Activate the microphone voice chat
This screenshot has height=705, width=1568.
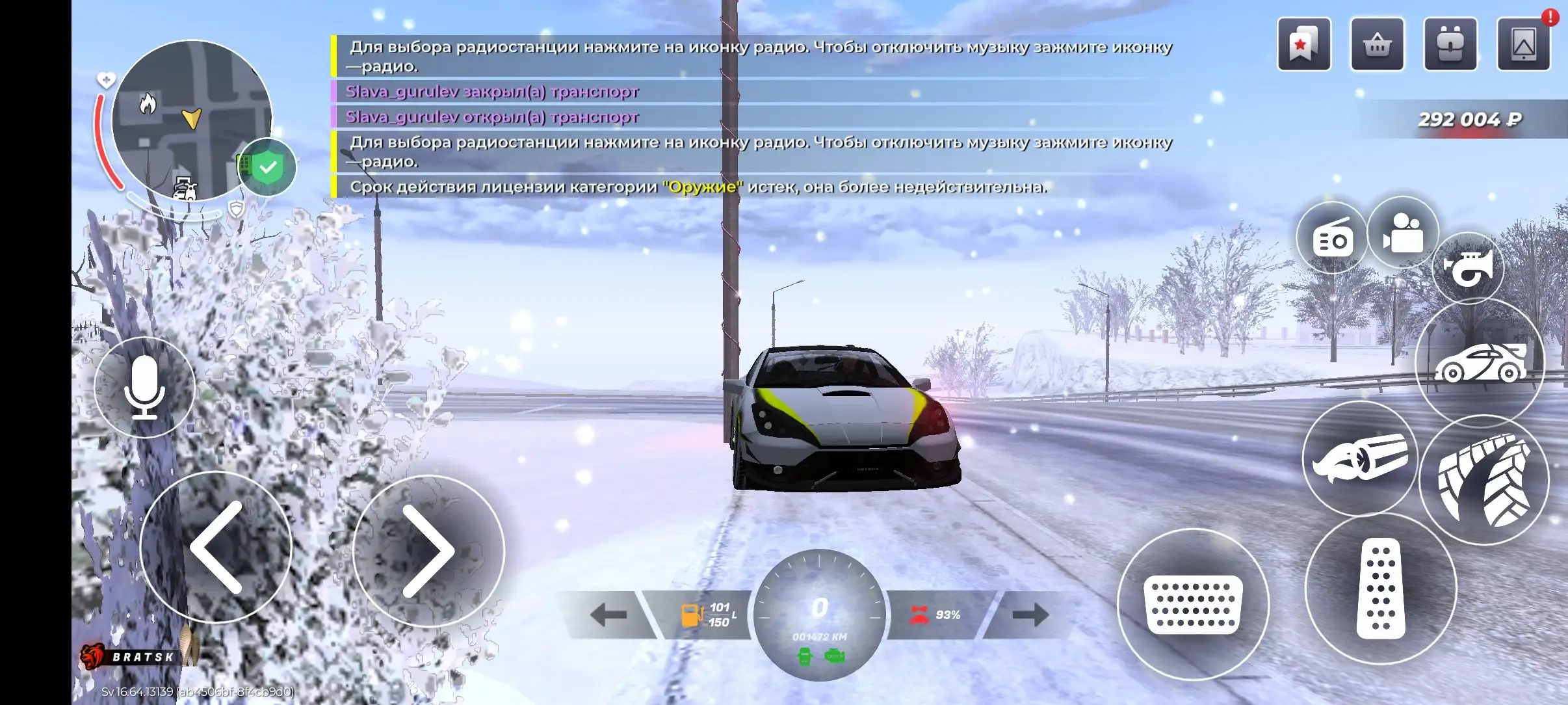[144, 388]
